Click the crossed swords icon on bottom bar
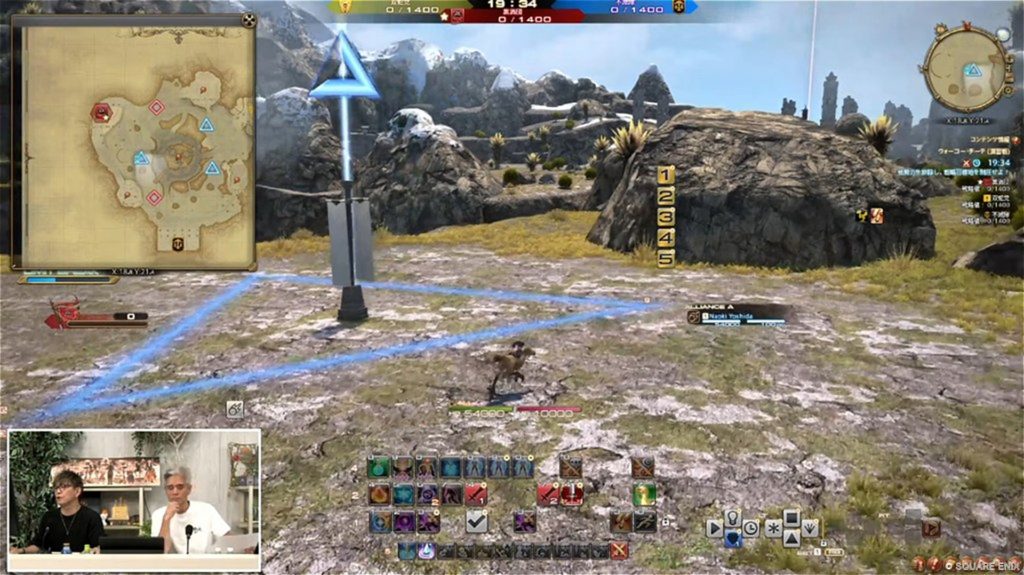Viewport: 1024px width, 575px height. coord(619,550)
